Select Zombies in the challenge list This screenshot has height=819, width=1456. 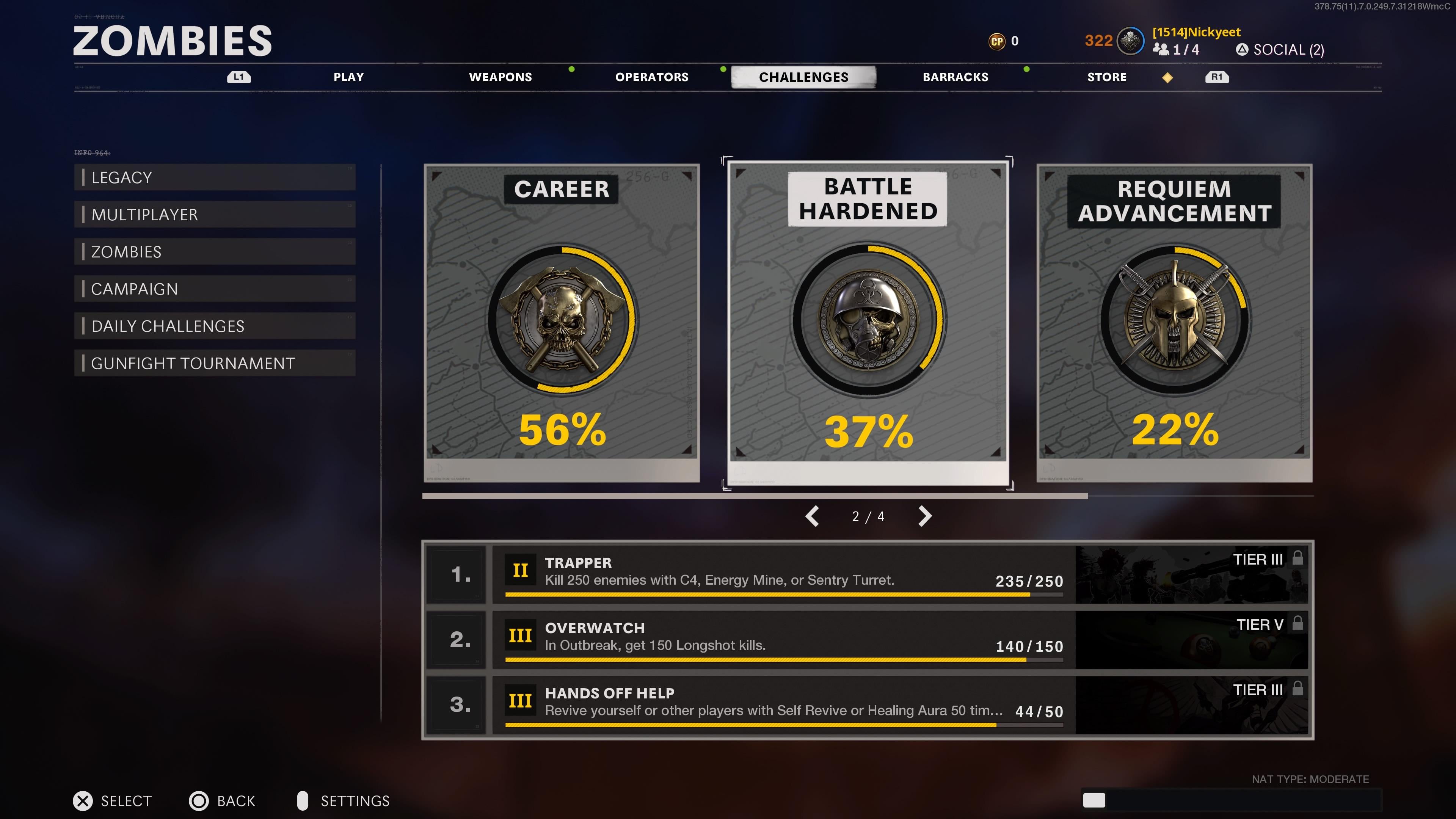215,252
